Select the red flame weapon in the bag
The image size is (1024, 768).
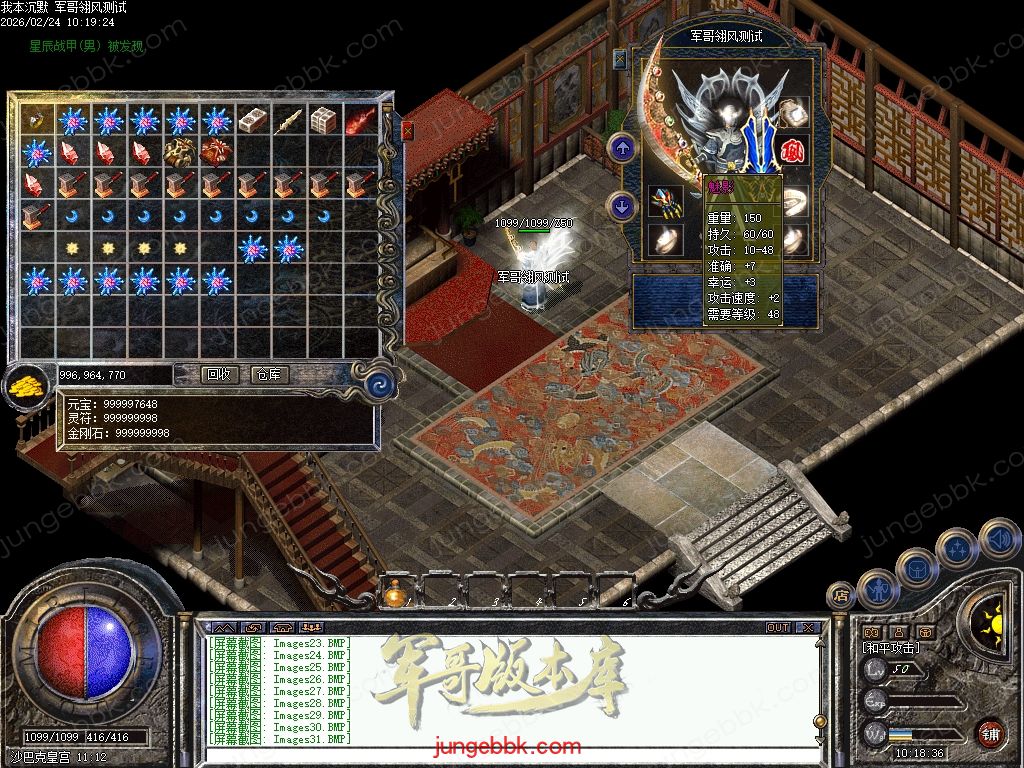click(x=360, y=121)
